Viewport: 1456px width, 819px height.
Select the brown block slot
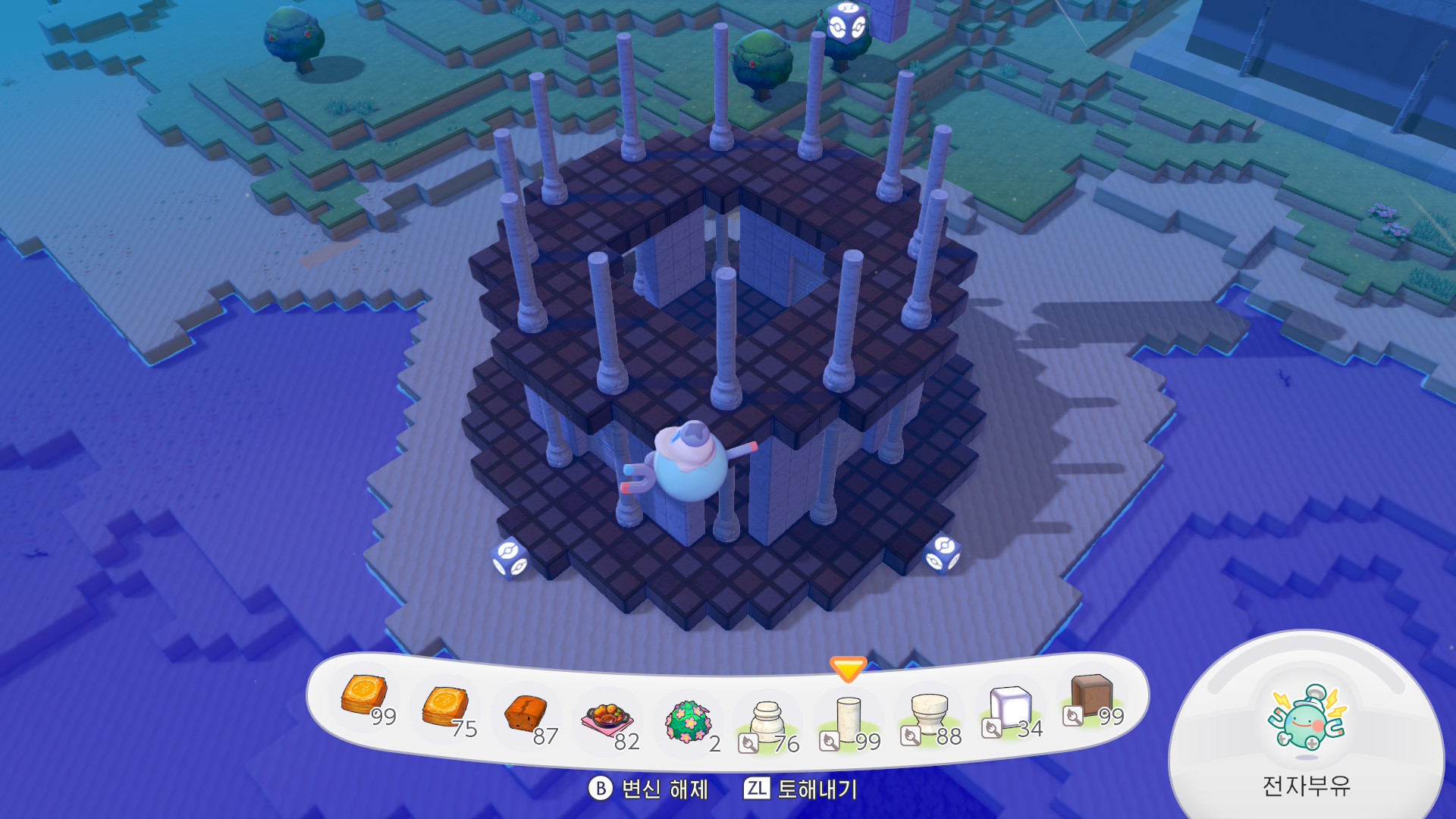click(1091, 696)
